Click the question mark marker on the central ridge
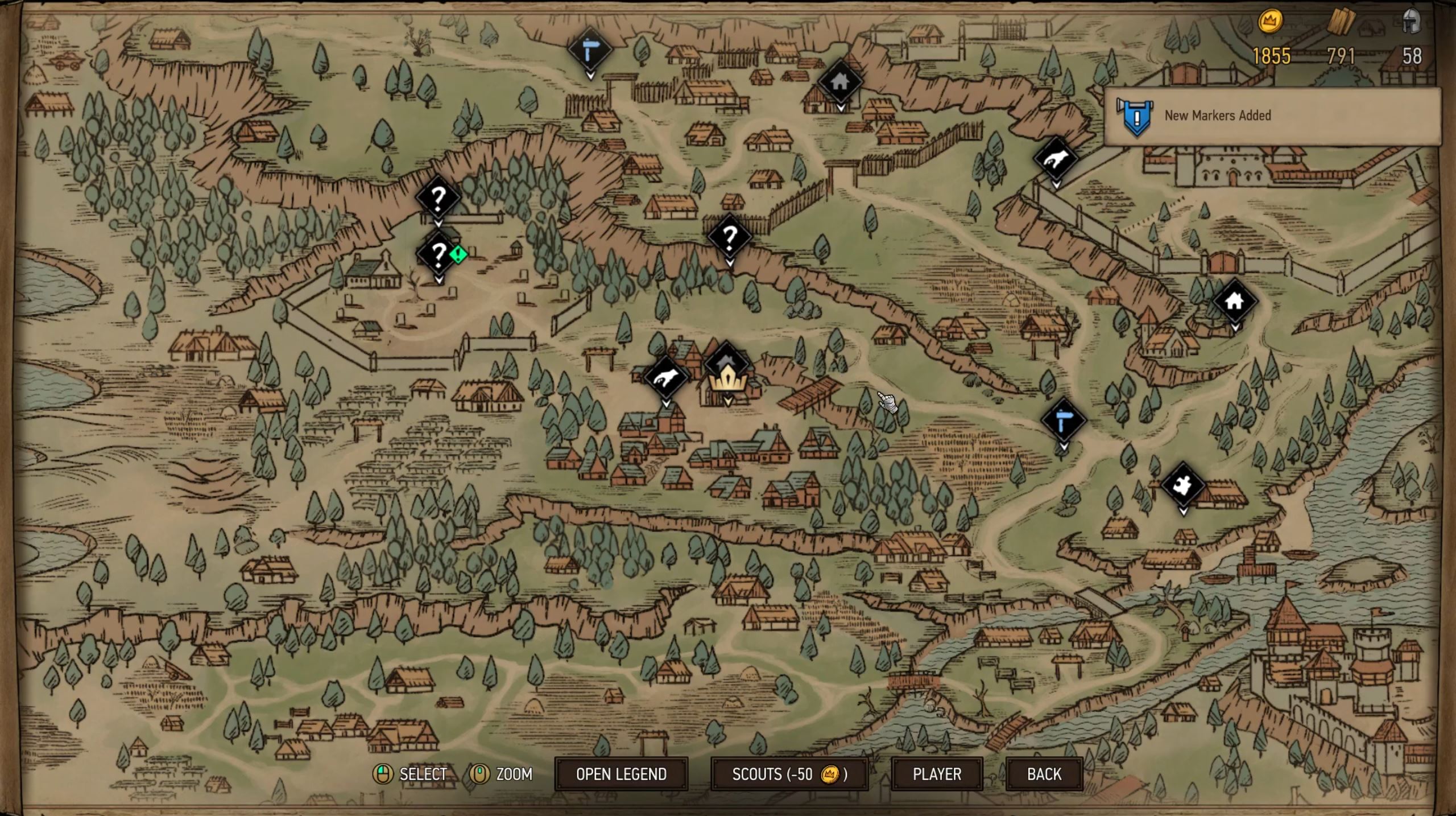The width and height of the screenshot is (1456, 816). [730, 237]
